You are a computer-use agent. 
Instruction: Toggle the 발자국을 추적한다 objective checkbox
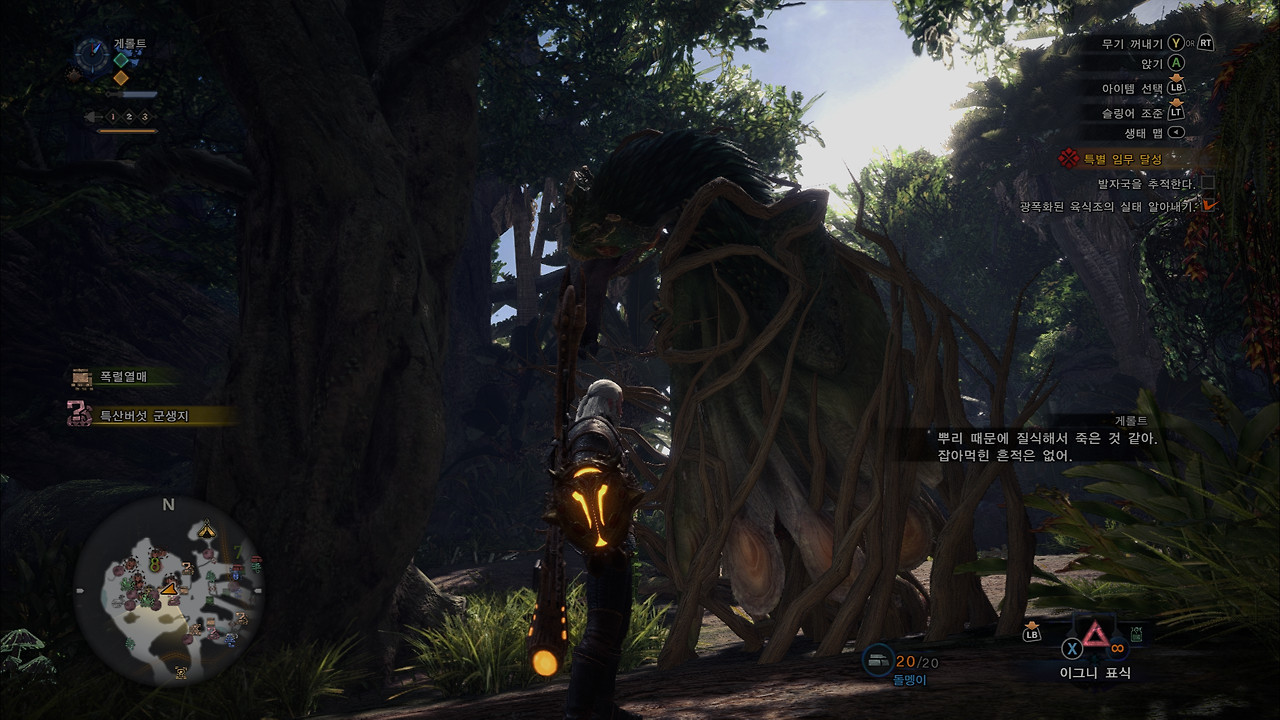tap(1208, 183)
